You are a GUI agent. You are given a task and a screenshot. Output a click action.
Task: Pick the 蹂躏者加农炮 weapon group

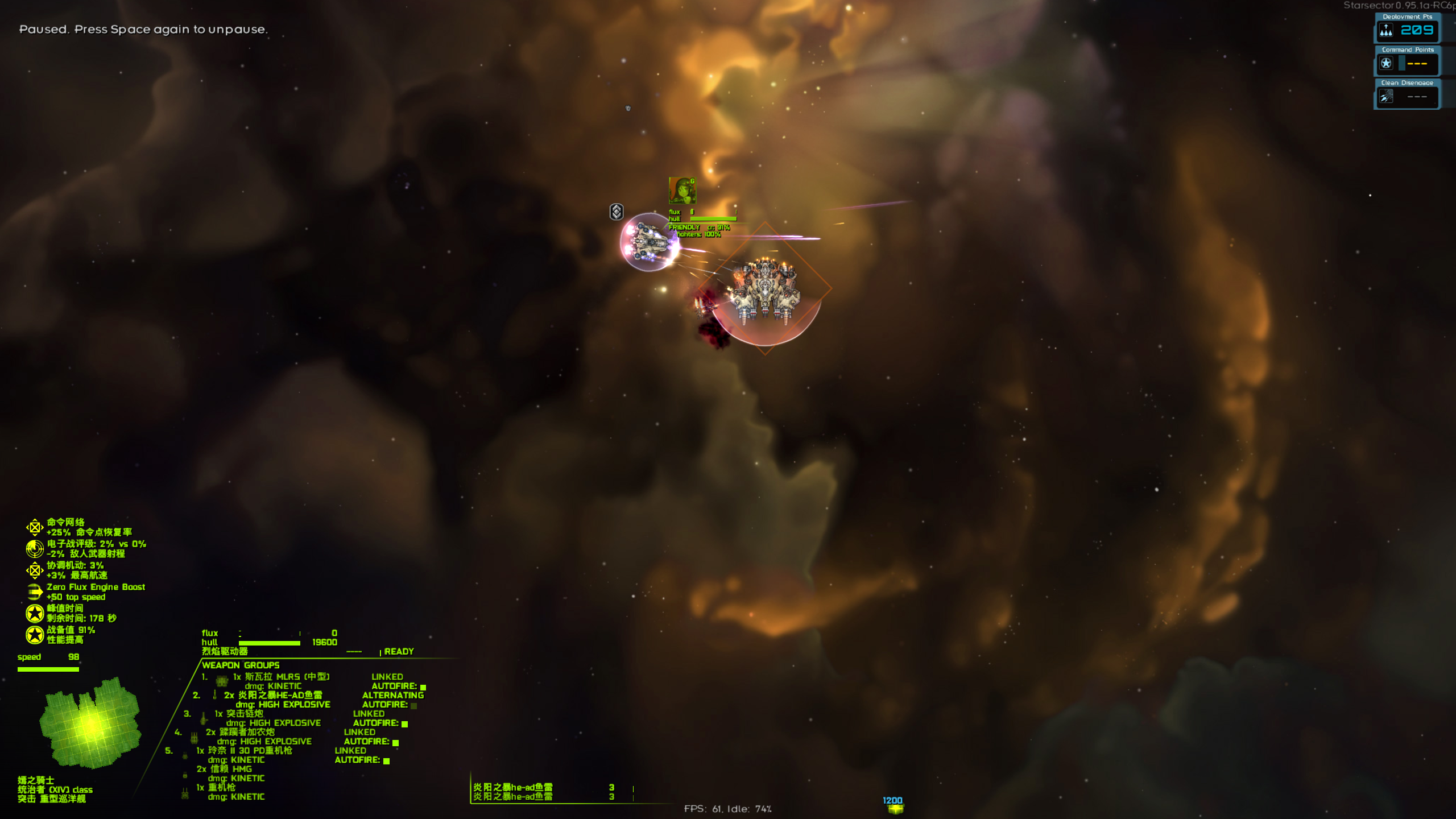coord(241,732)
